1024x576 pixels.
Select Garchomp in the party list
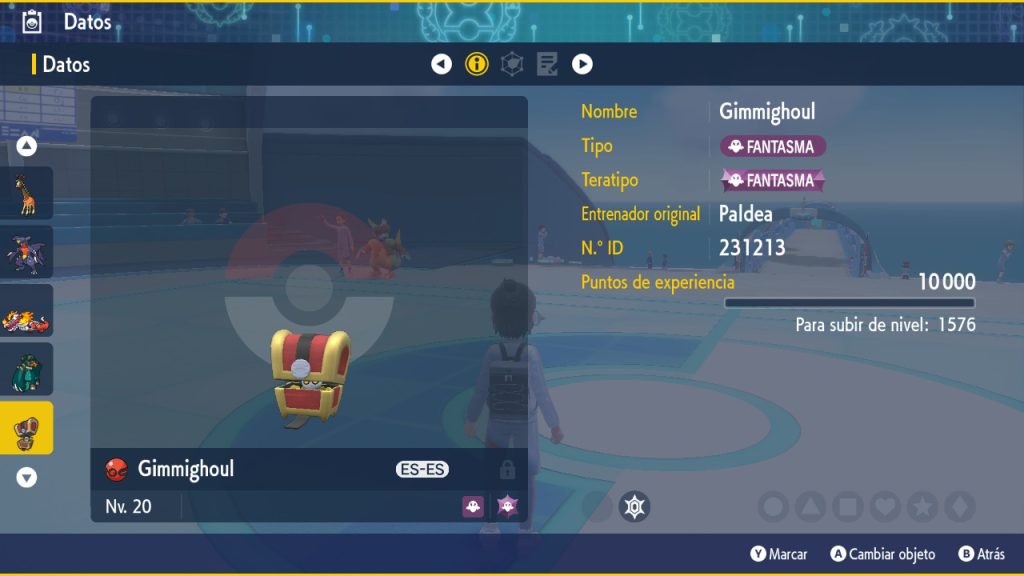point(27,252)
